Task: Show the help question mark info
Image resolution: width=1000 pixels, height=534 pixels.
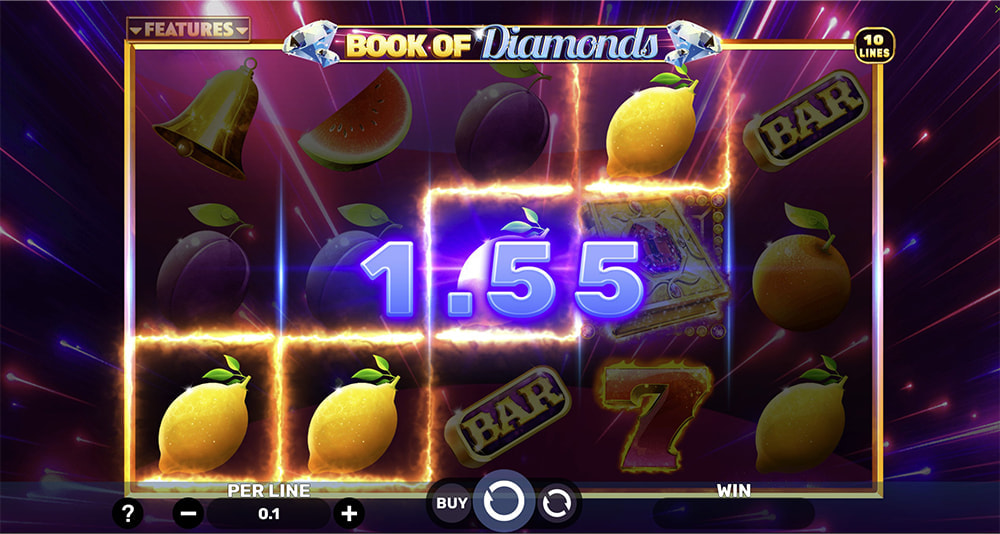Action: [x=129, y=514]
